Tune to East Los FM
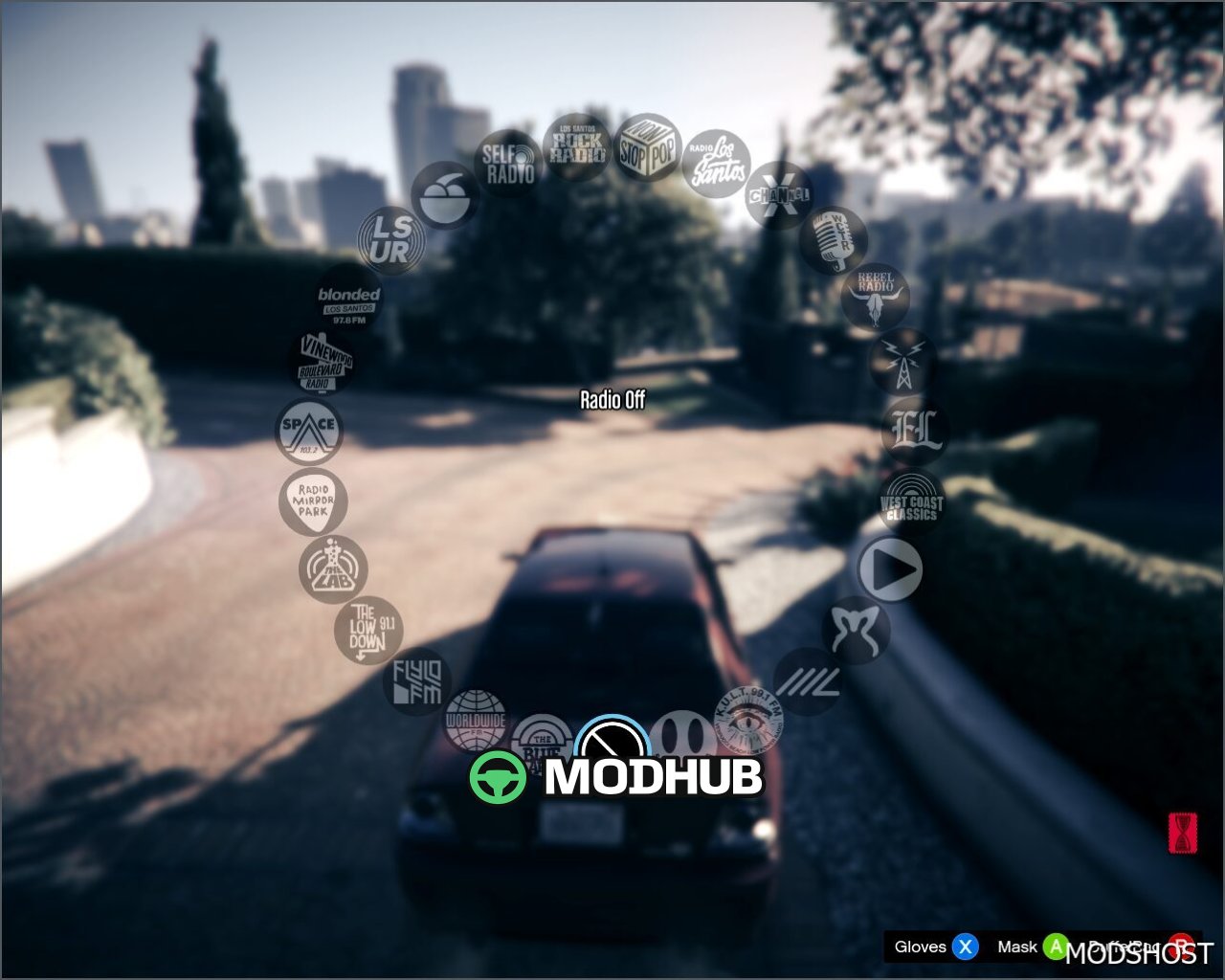This screenshot has height=980, width=1225. (x=914, y=431)
